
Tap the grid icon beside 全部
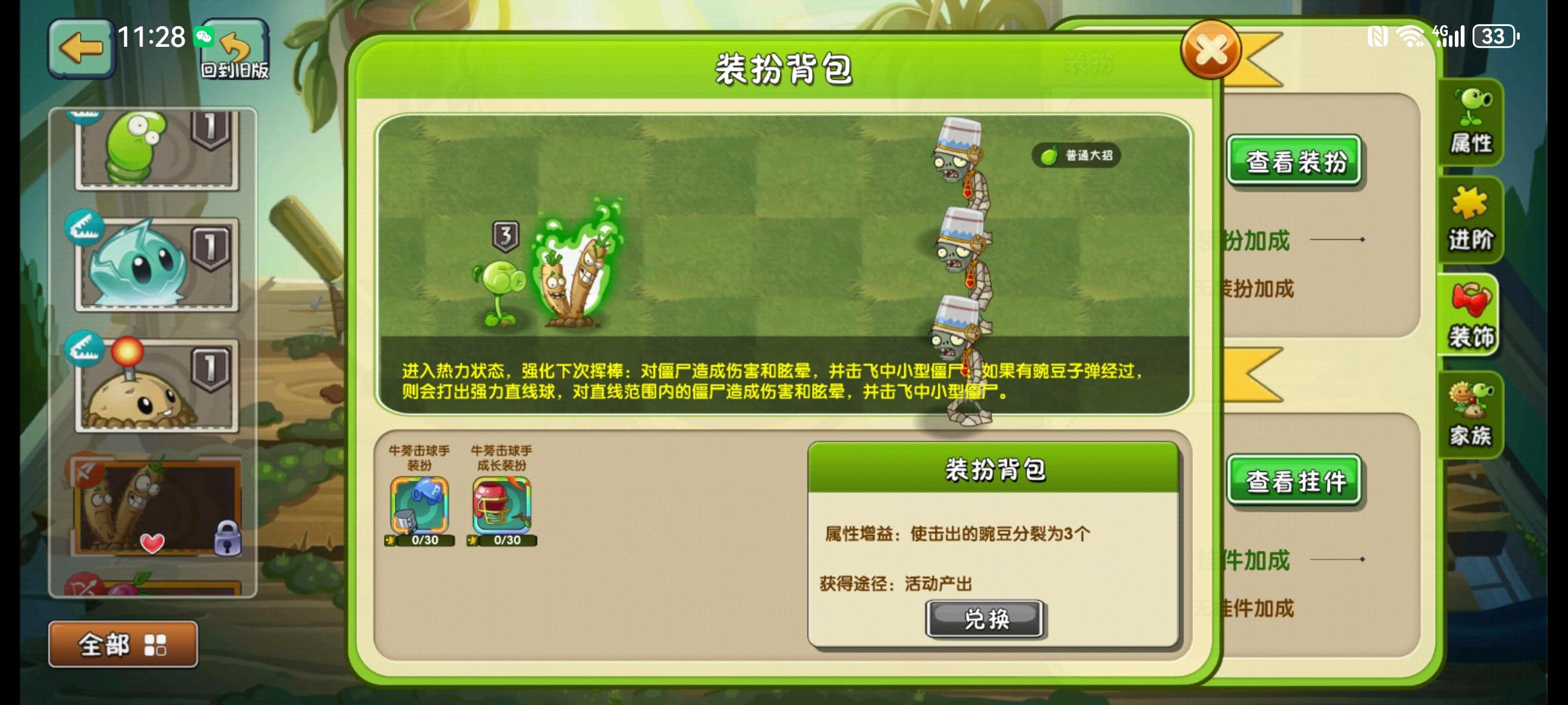click(154, 643)
